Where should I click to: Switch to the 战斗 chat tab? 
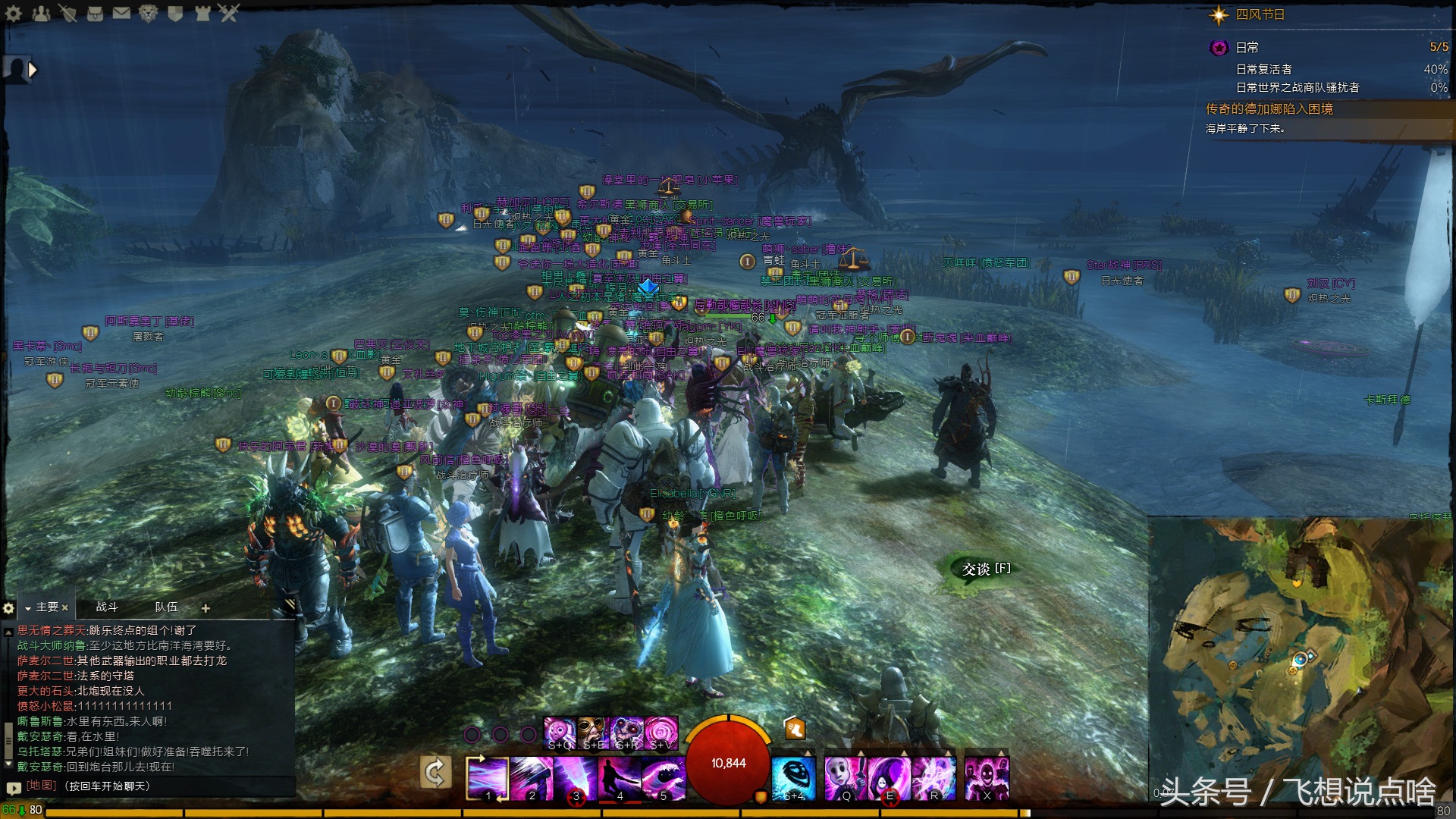point(107,607)
